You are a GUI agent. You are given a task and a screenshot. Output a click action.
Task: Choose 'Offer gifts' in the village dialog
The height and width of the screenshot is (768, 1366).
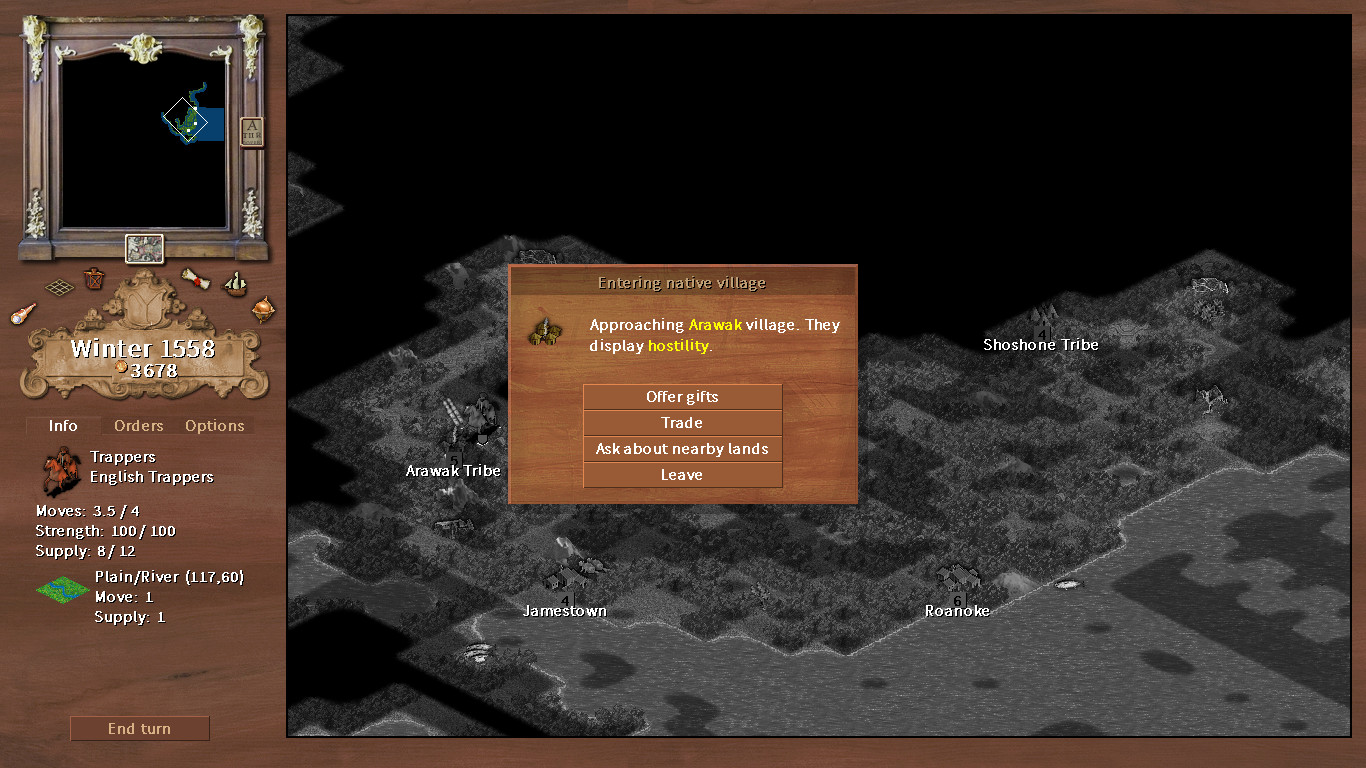pos(682,396)
